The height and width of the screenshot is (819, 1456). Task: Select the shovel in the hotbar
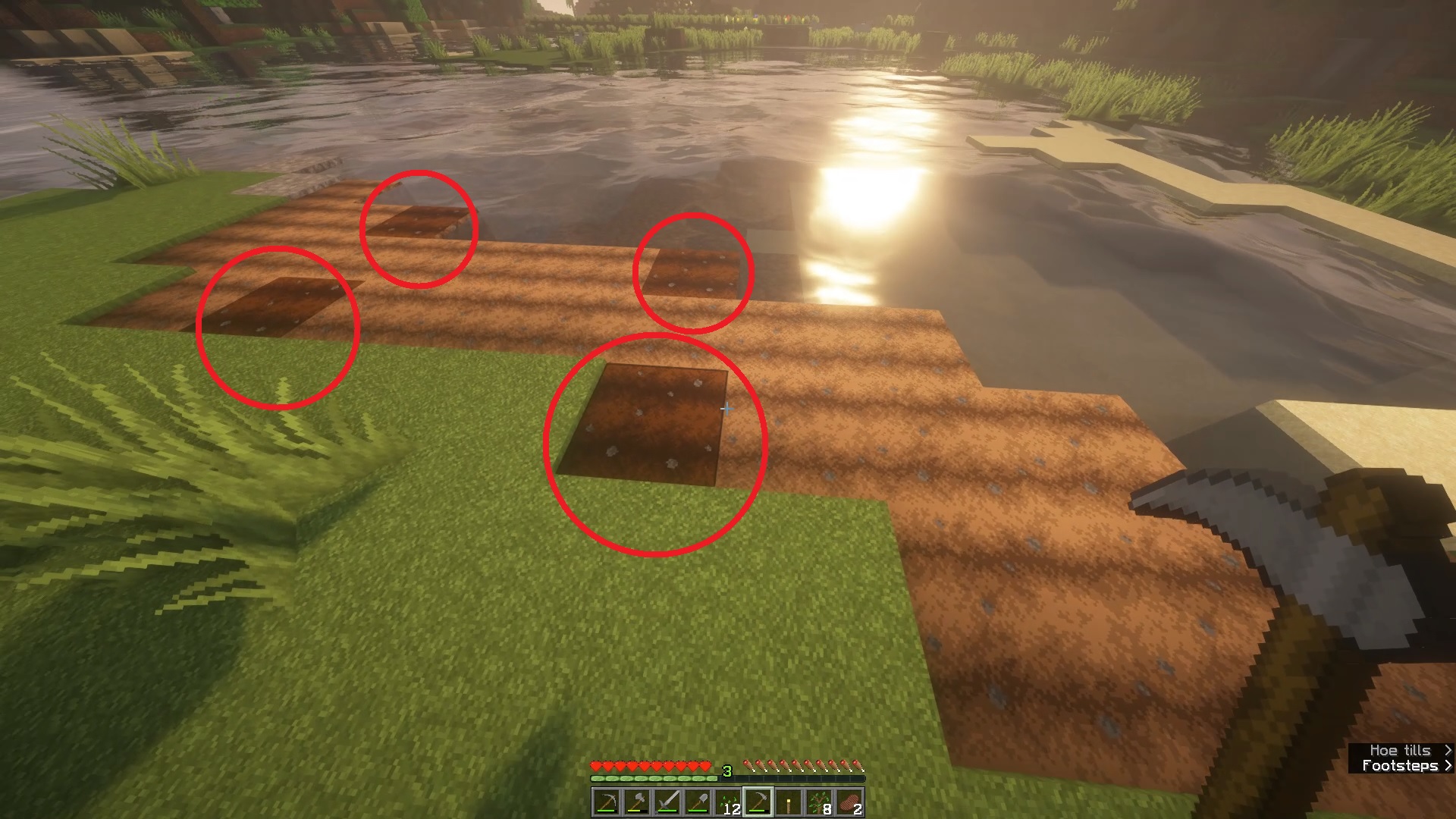tap(698, 800)
